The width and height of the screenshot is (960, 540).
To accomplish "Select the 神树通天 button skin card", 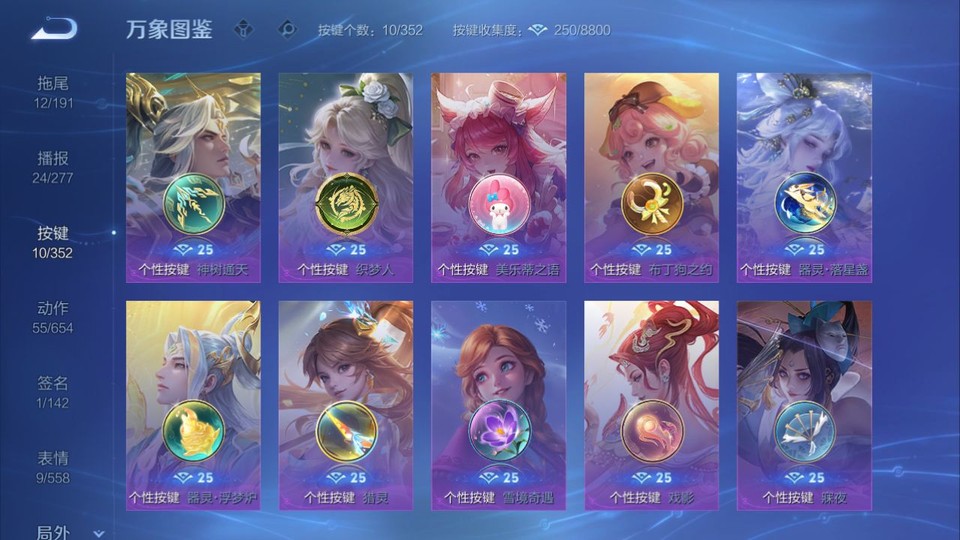I will pos(193,177).
